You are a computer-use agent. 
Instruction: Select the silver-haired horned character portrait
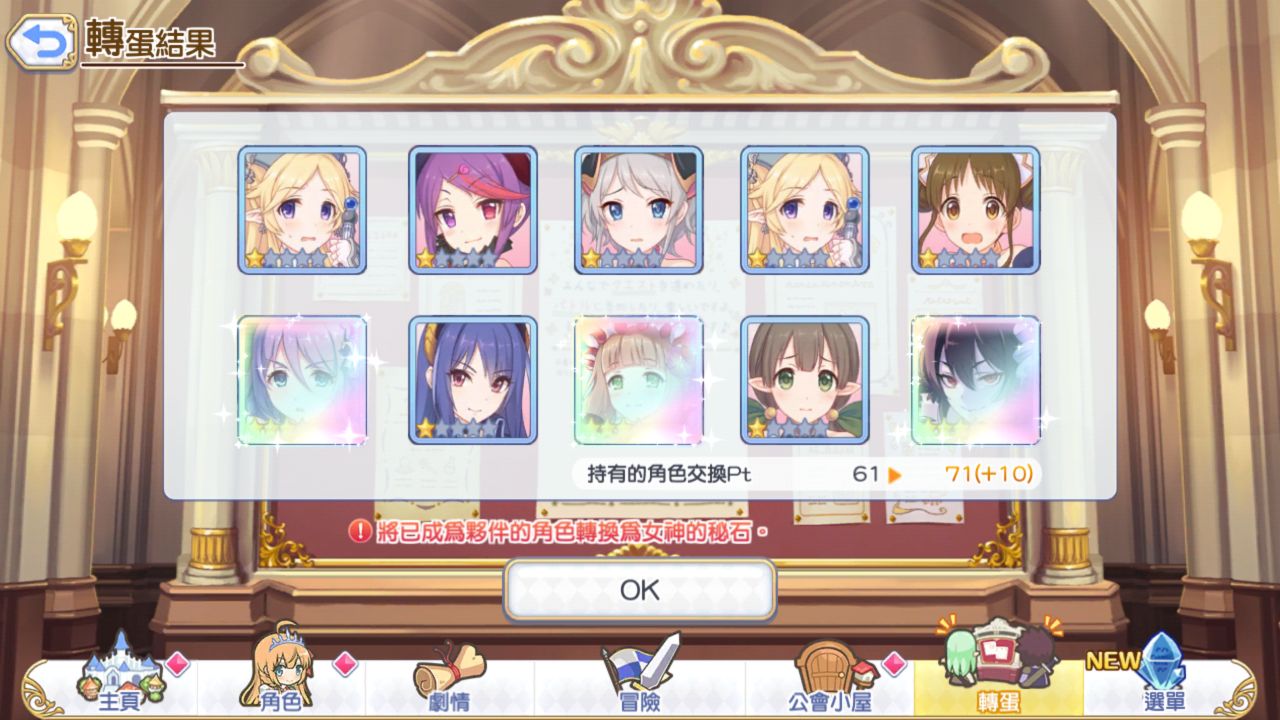(x=639, y=210)
